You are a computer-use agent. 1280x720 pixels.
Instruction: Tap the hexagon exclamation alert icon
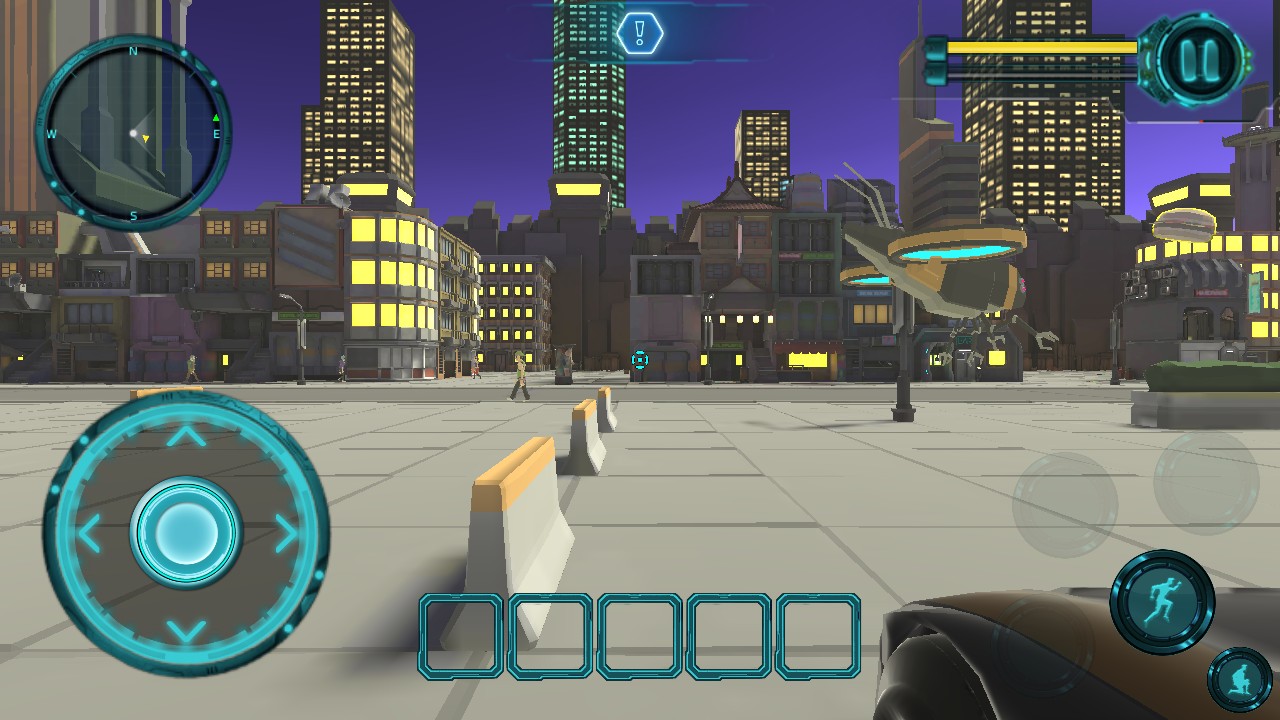pos(640,34)
